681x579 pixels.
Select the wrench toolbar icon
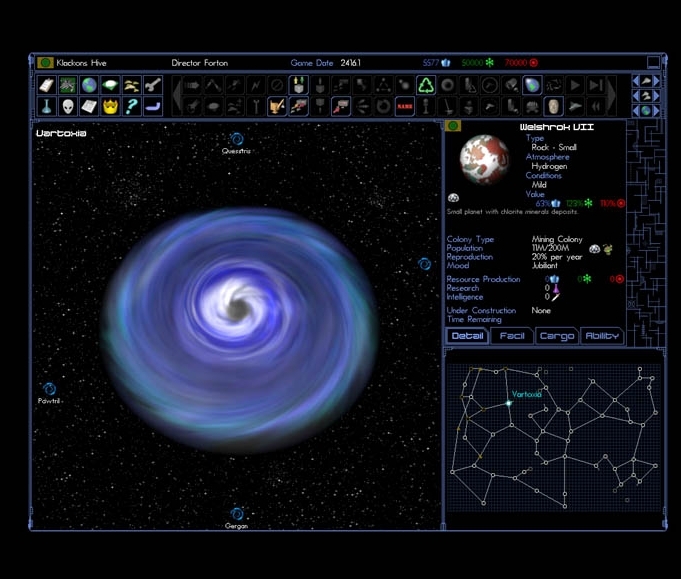(153, 86)
